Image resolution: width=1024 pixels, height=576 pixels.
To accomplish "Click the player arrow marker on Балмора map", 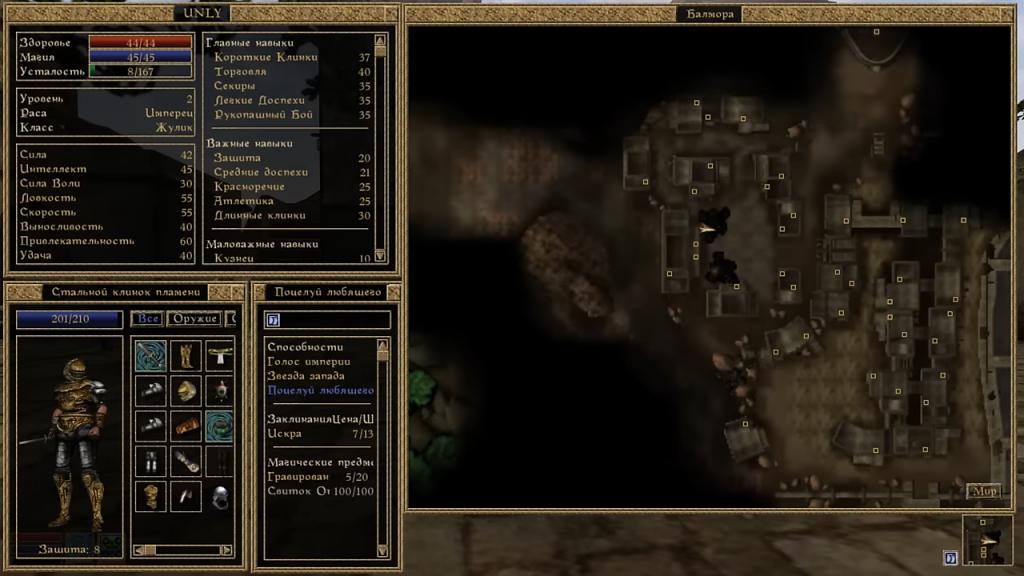I will 708,229.
